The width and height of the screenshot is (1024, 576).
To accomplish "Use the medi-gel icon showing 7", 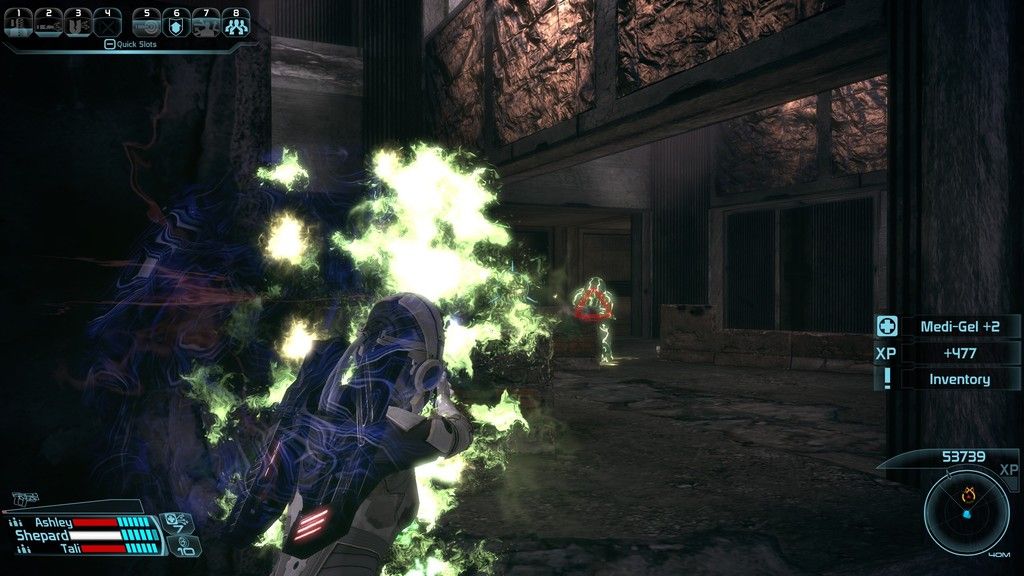I will (177, 522).
